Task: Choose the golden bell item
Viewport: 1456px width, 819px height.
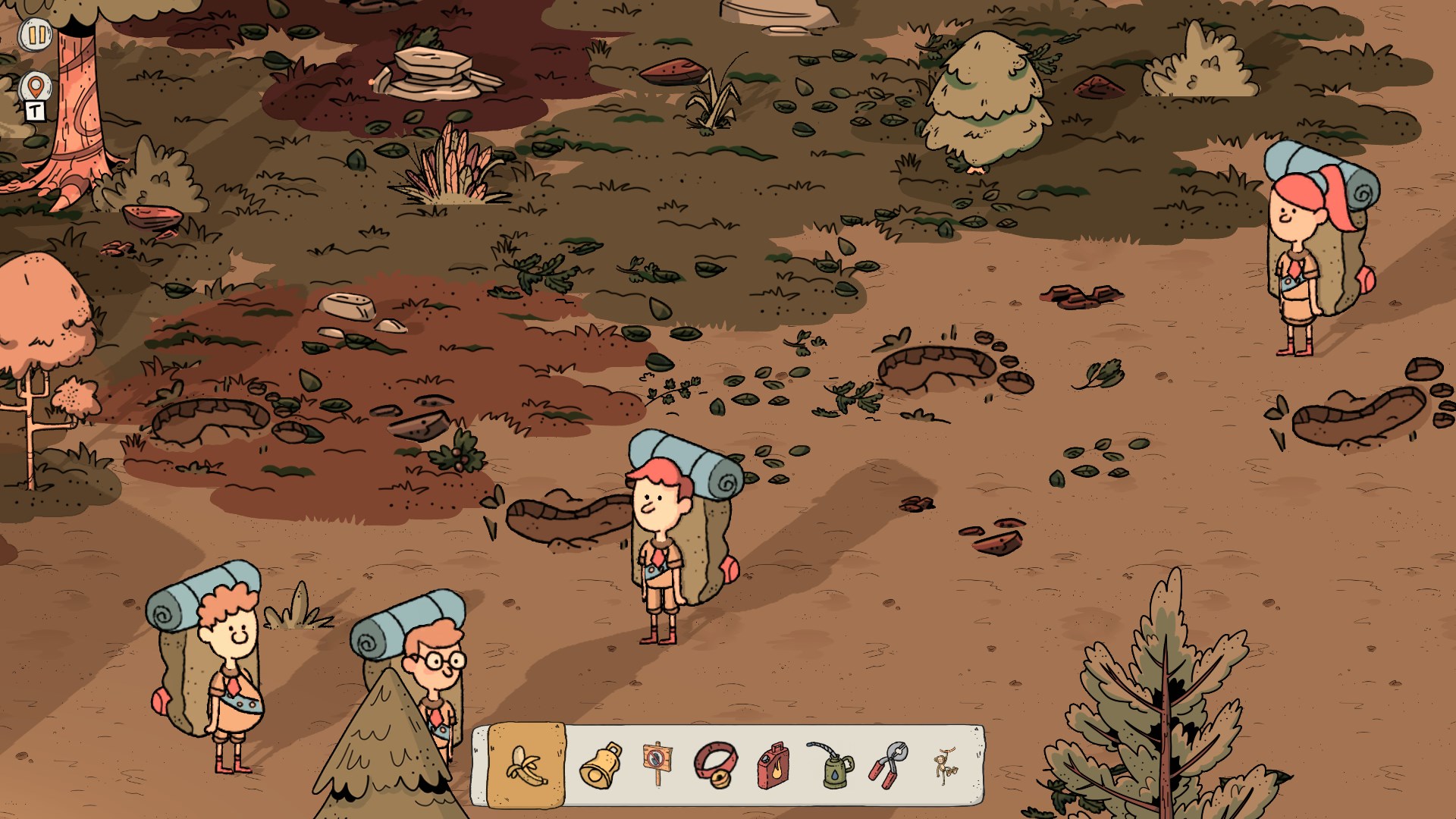Action: point(601,764)
